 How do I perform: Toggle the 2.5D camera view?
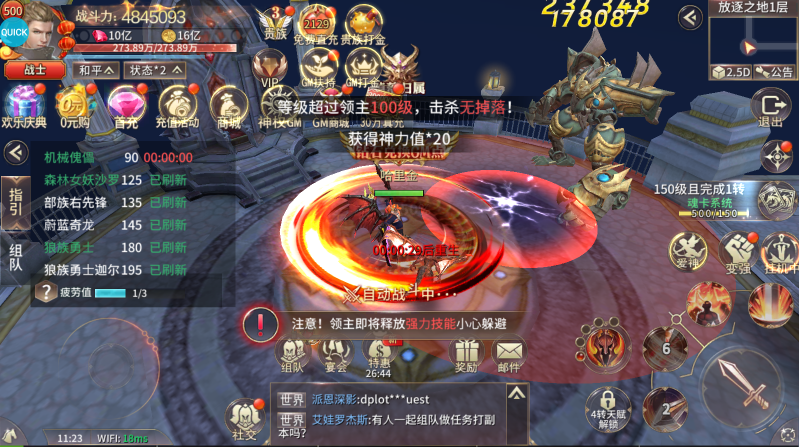tap(731, 71)
